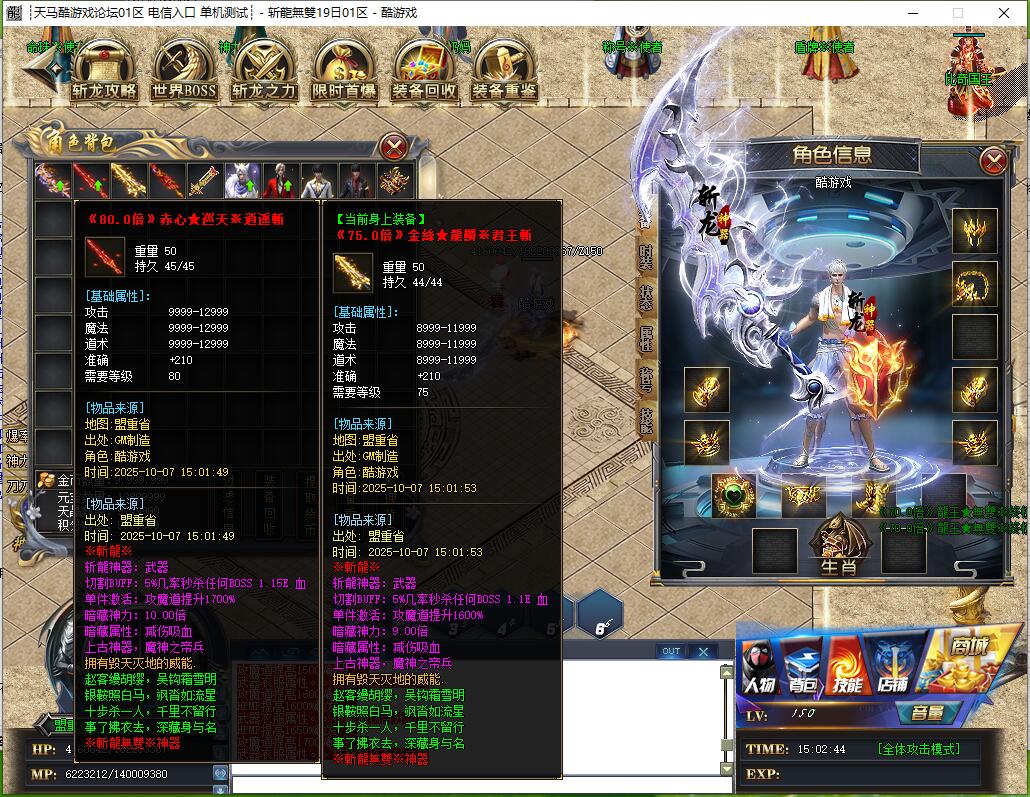The width and height of the screenshot is (1030, 797).
Task: Open the 装备回收 equipment recycling menu
Action: tap(424, 72)
